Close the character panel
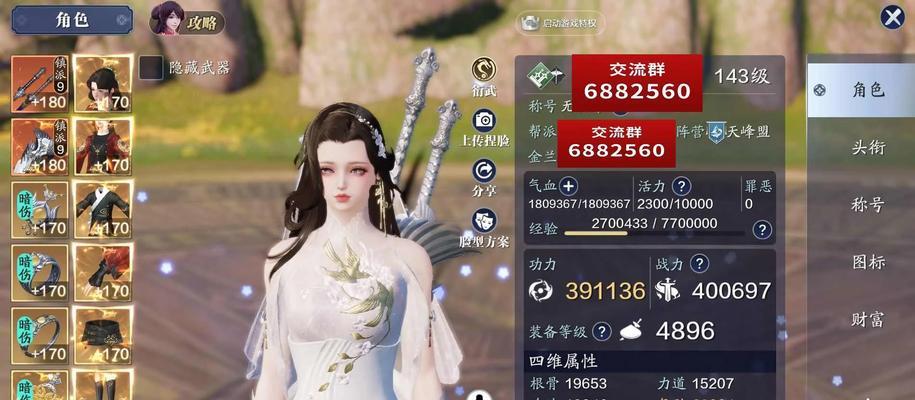This screenshot has width=915, height=400. (891, 17)
